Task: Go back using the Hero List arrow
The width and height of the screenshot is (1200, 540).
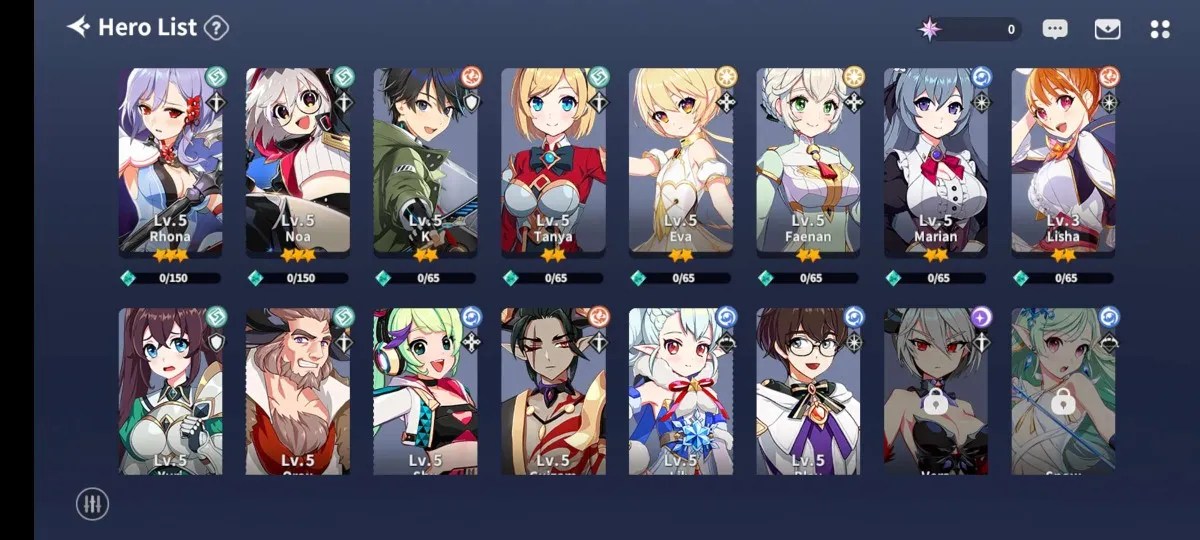Action: tap(78, 27)
